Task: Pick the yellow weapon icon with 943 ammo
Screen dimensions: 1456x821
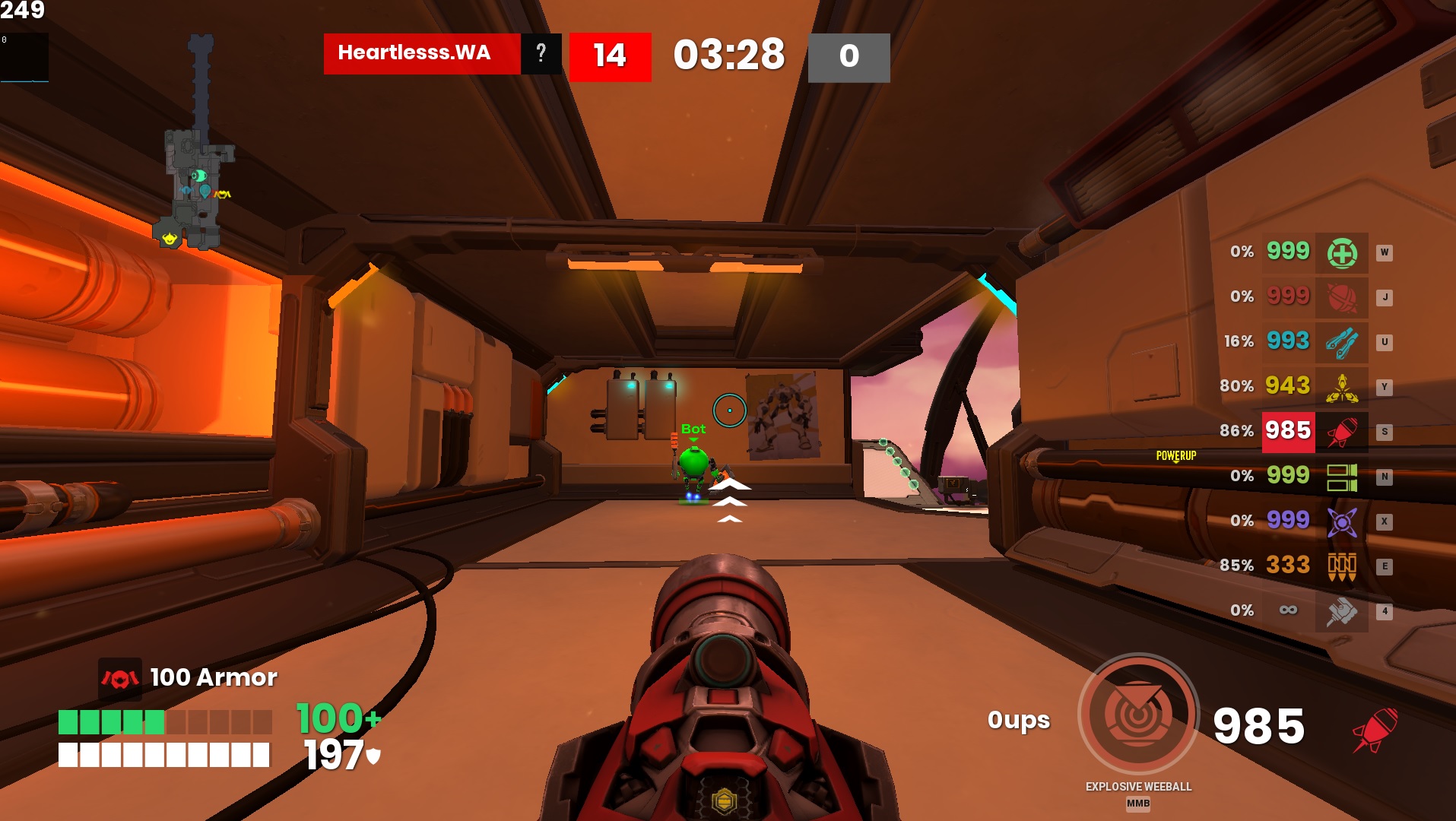Action: coord(1341,387)
